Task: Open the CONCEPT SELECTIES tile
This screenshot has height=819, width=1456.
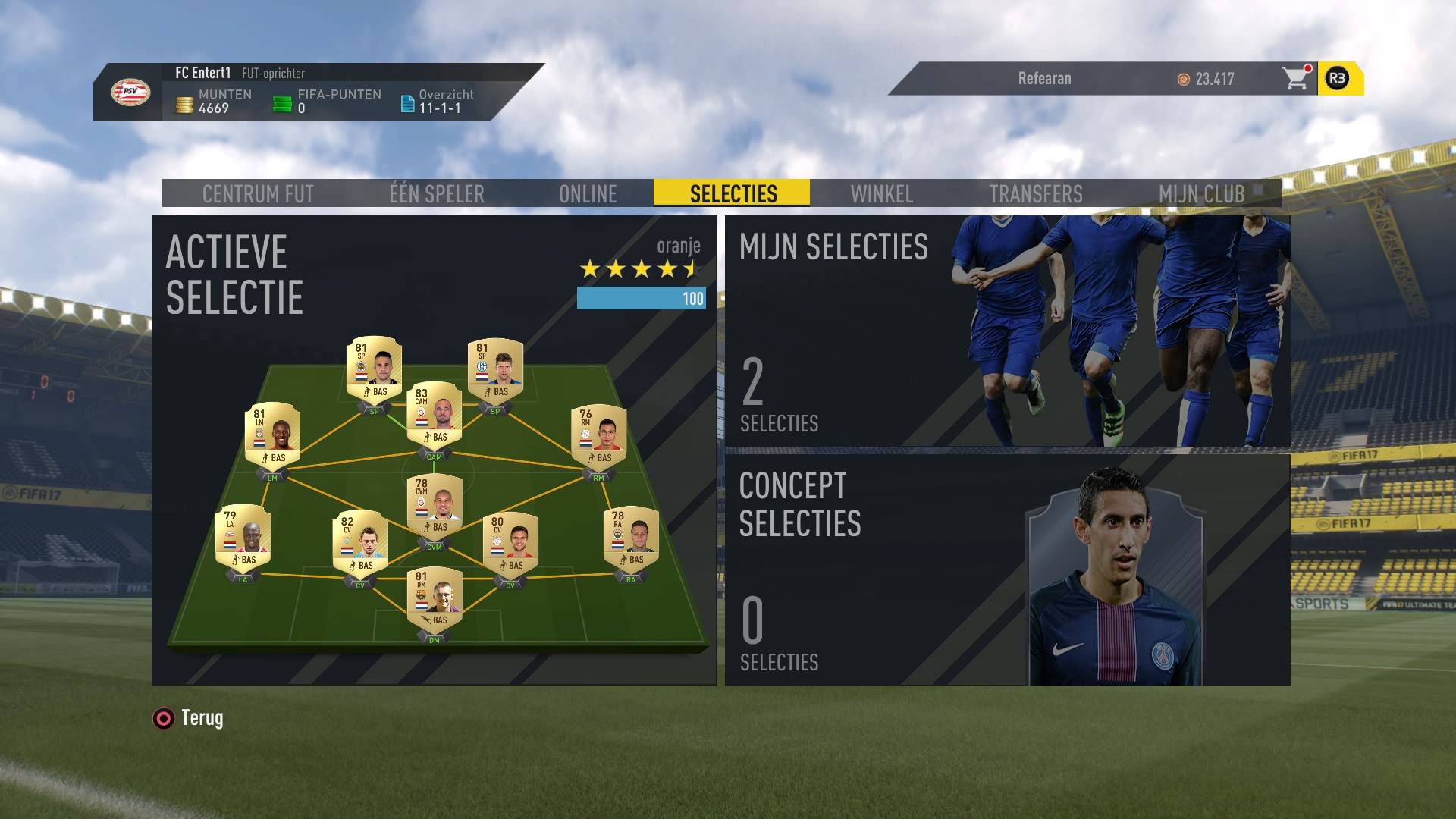Action: click(x=1007, y=570)
